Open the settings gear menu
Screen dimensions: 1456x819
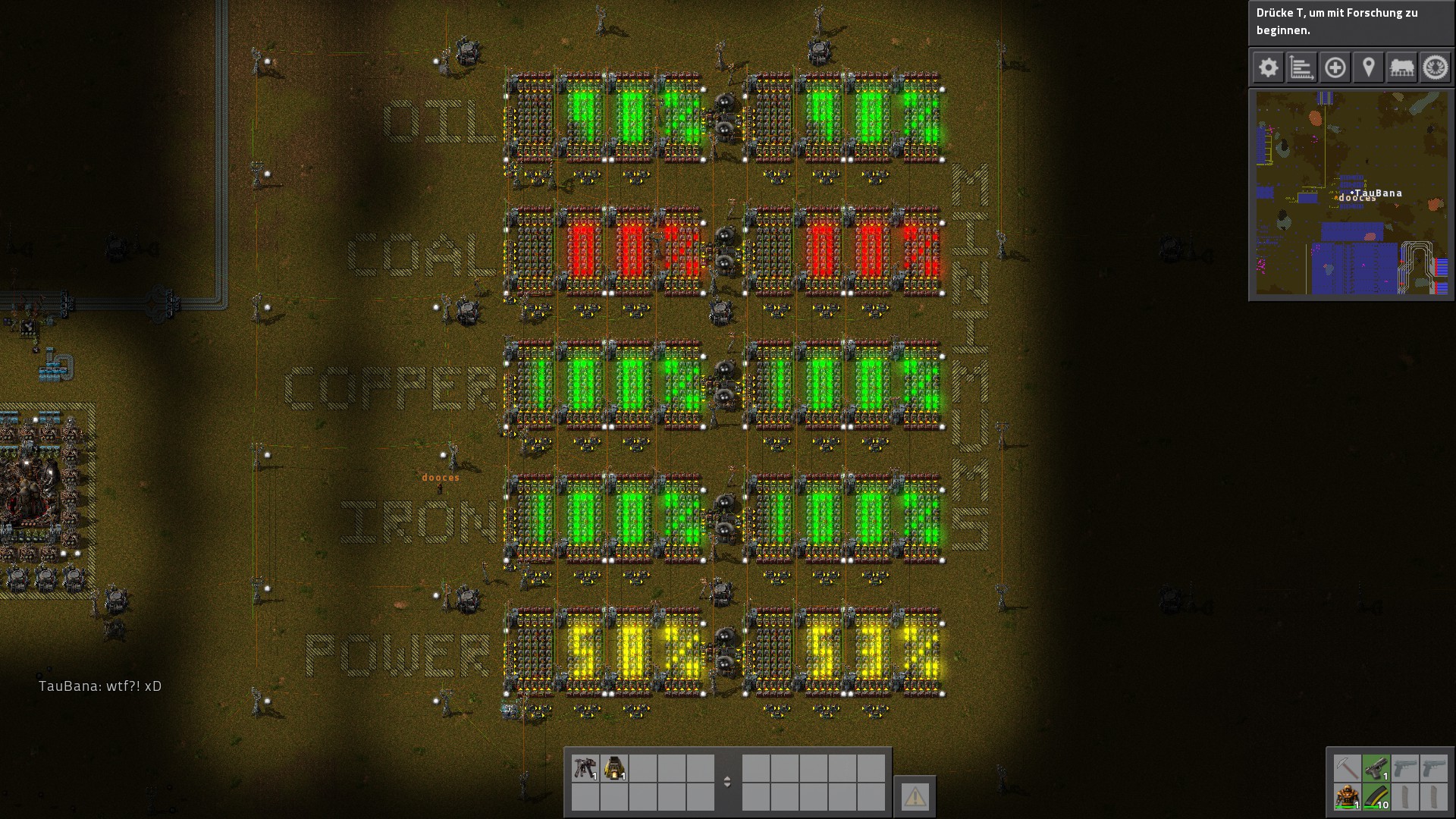point(1267,67)
